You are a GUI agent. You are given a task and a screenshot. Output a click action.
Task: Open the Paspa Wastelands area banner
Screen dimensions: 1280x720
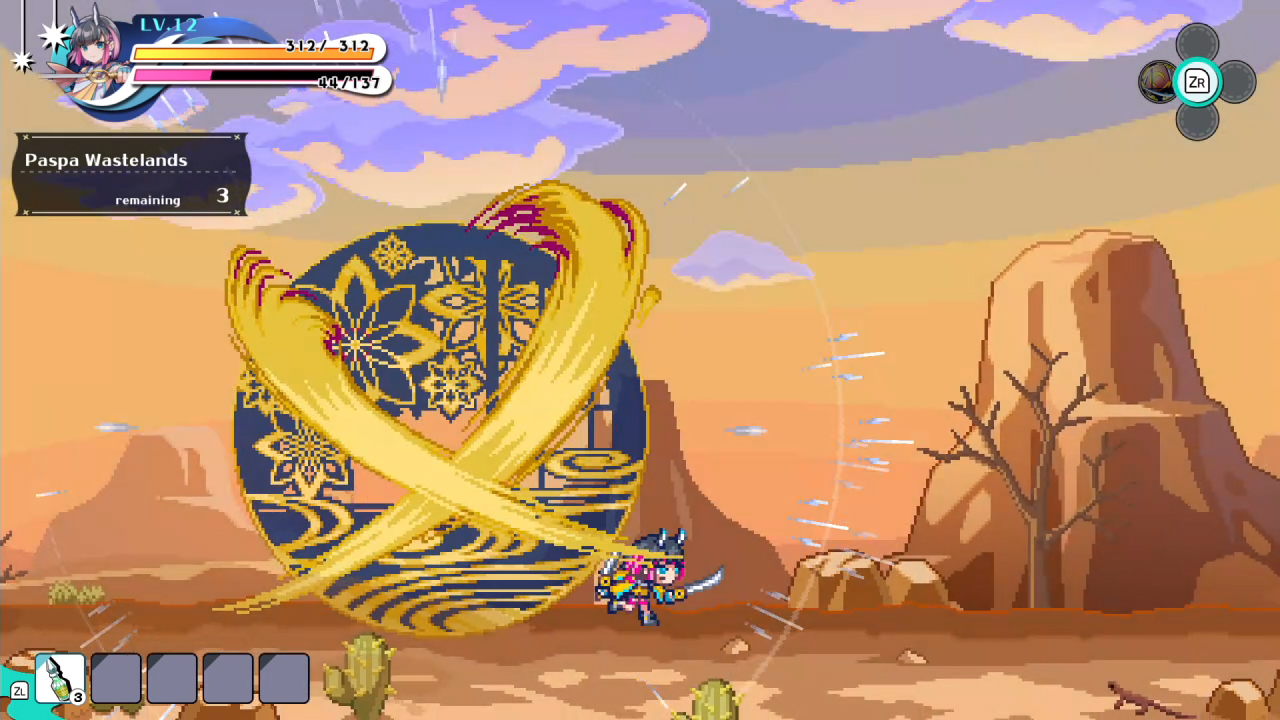[x=107, y=160]
